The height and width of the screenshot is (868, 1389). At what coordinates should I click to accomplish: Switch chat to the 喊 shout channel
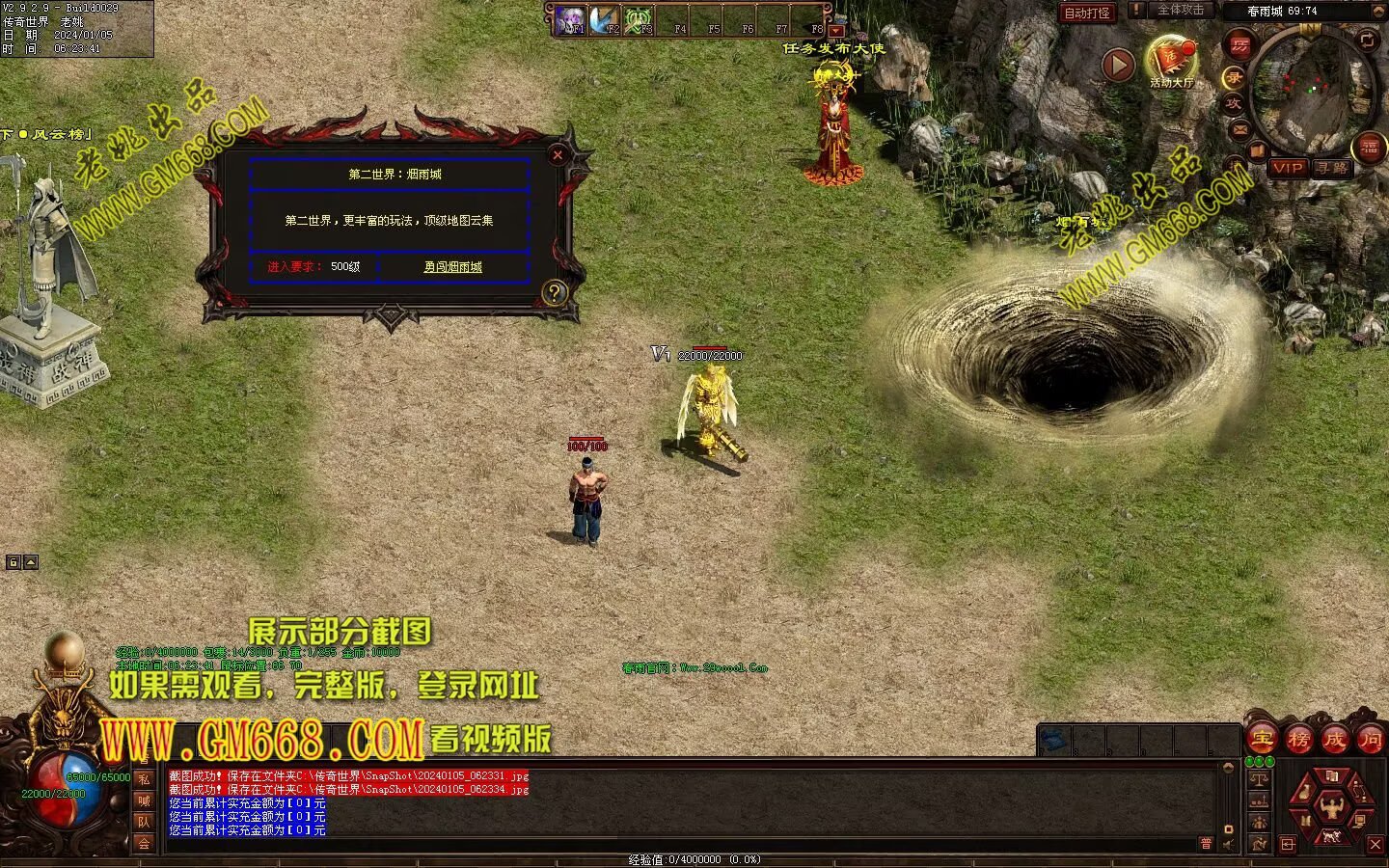click(x=144, y=800)
